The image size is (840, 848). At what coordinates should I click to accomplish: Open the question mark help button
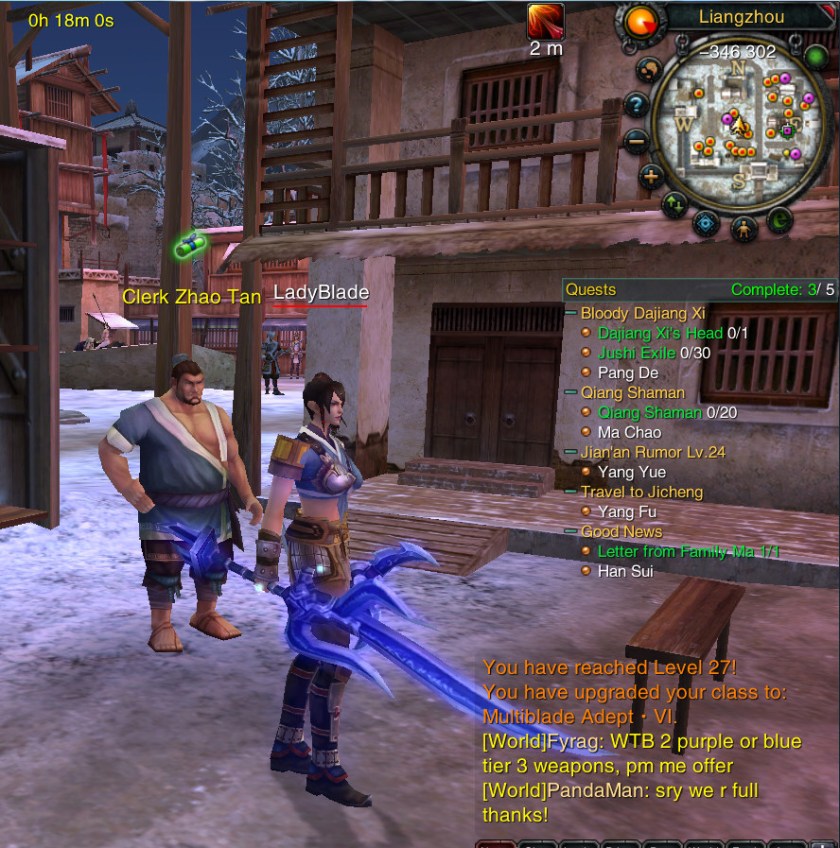[x=636, y=103]
